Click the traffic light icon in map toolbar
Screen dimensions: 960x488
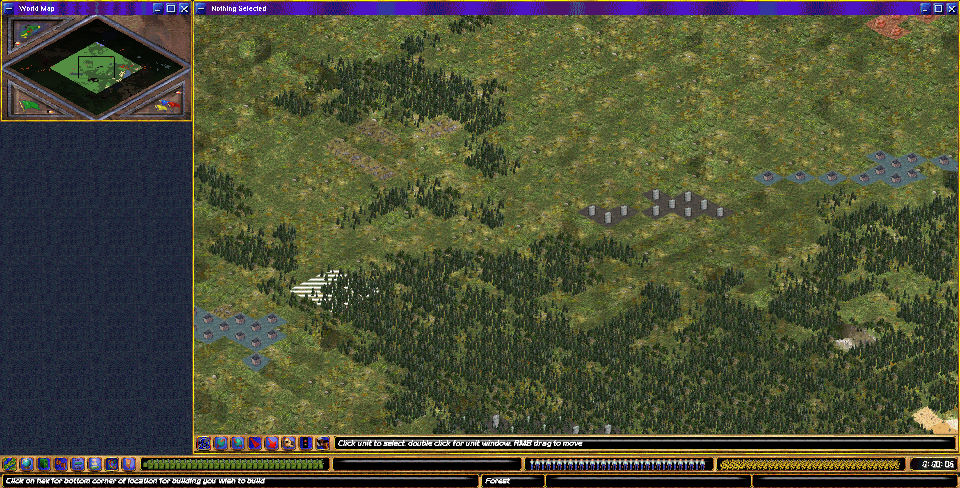tap(306, 443)
